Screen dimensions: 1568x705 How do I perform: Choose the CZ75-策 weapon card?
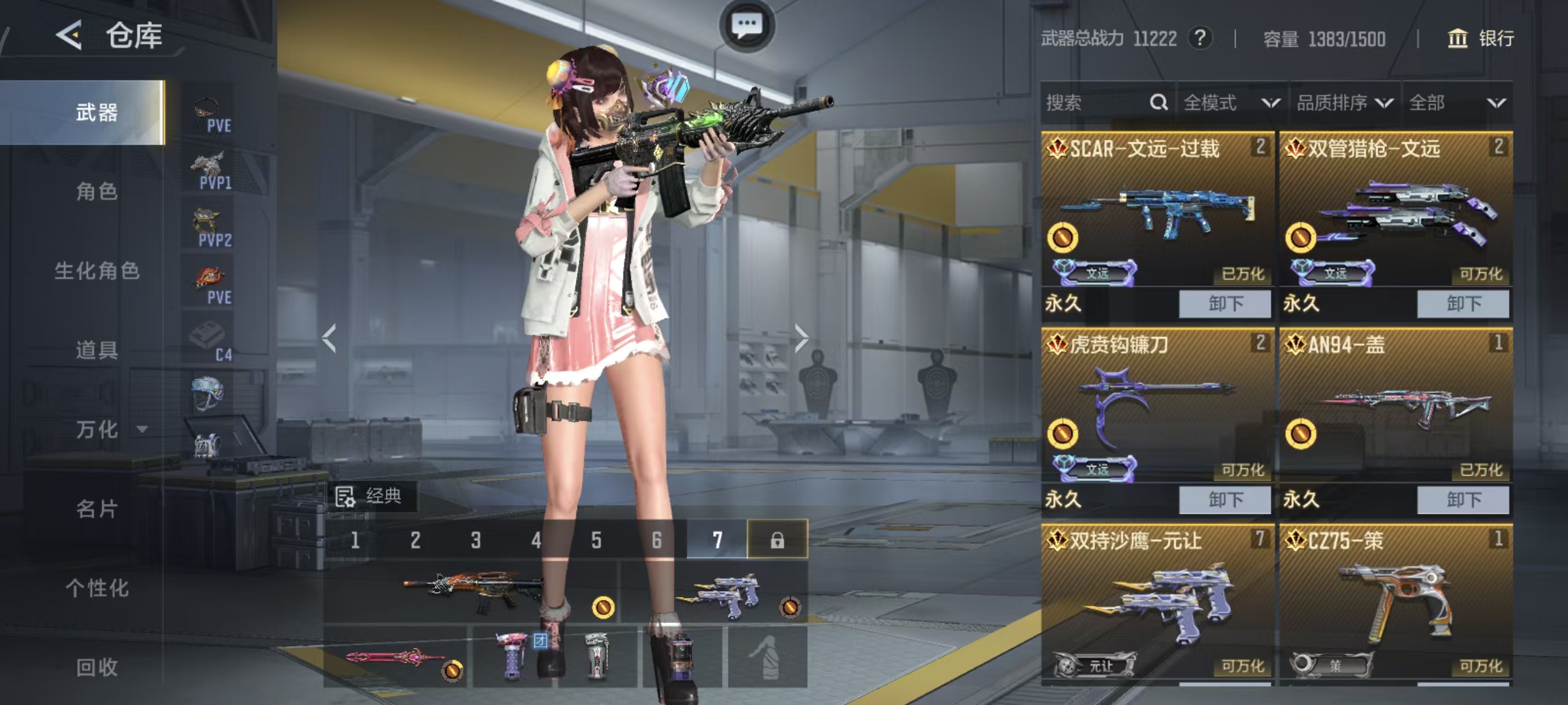tap(1395, 602)
